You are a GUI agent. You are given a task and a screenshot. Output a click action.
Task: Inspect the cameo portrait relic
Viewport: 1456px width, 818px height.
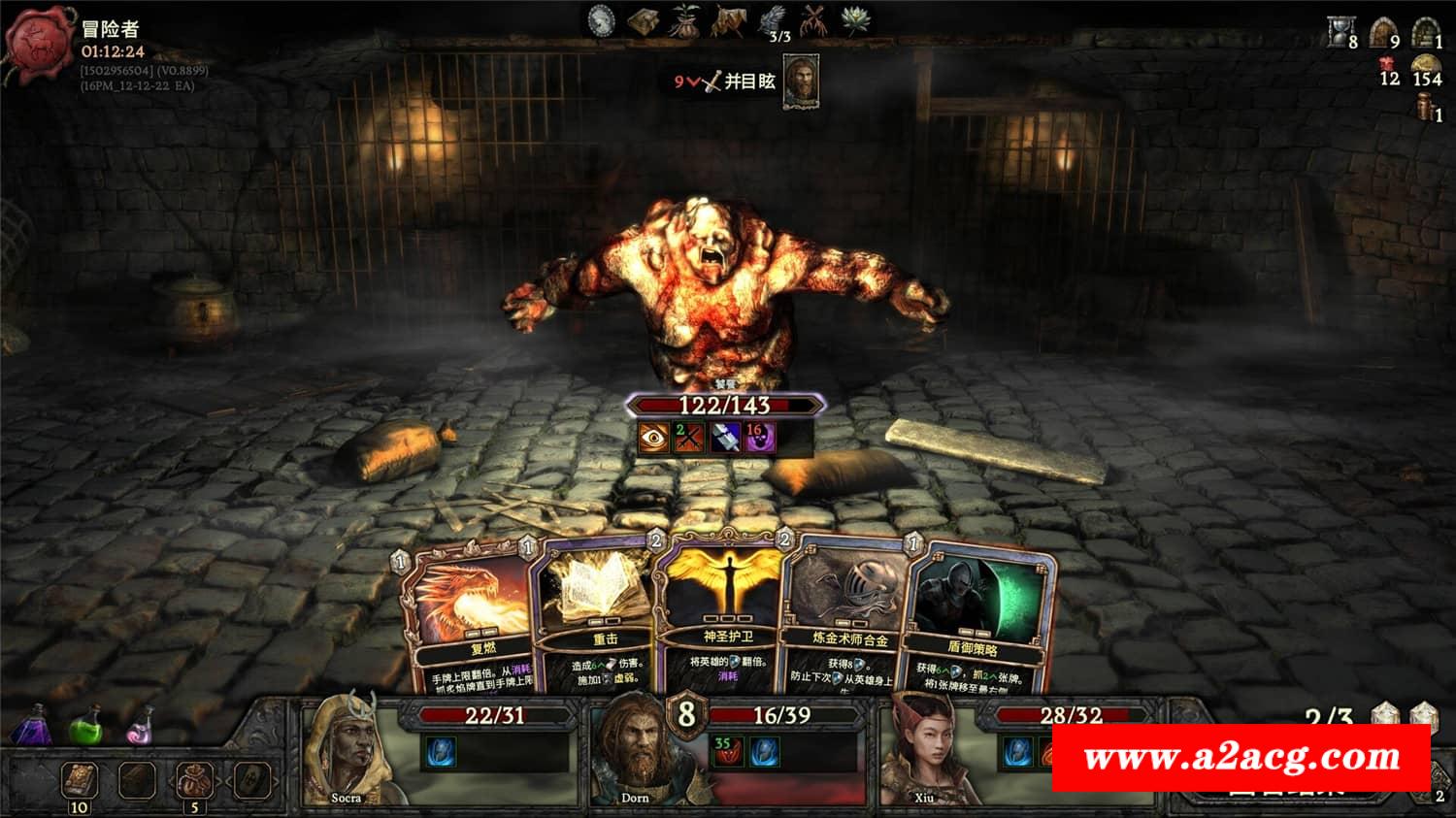click(602, 19)
